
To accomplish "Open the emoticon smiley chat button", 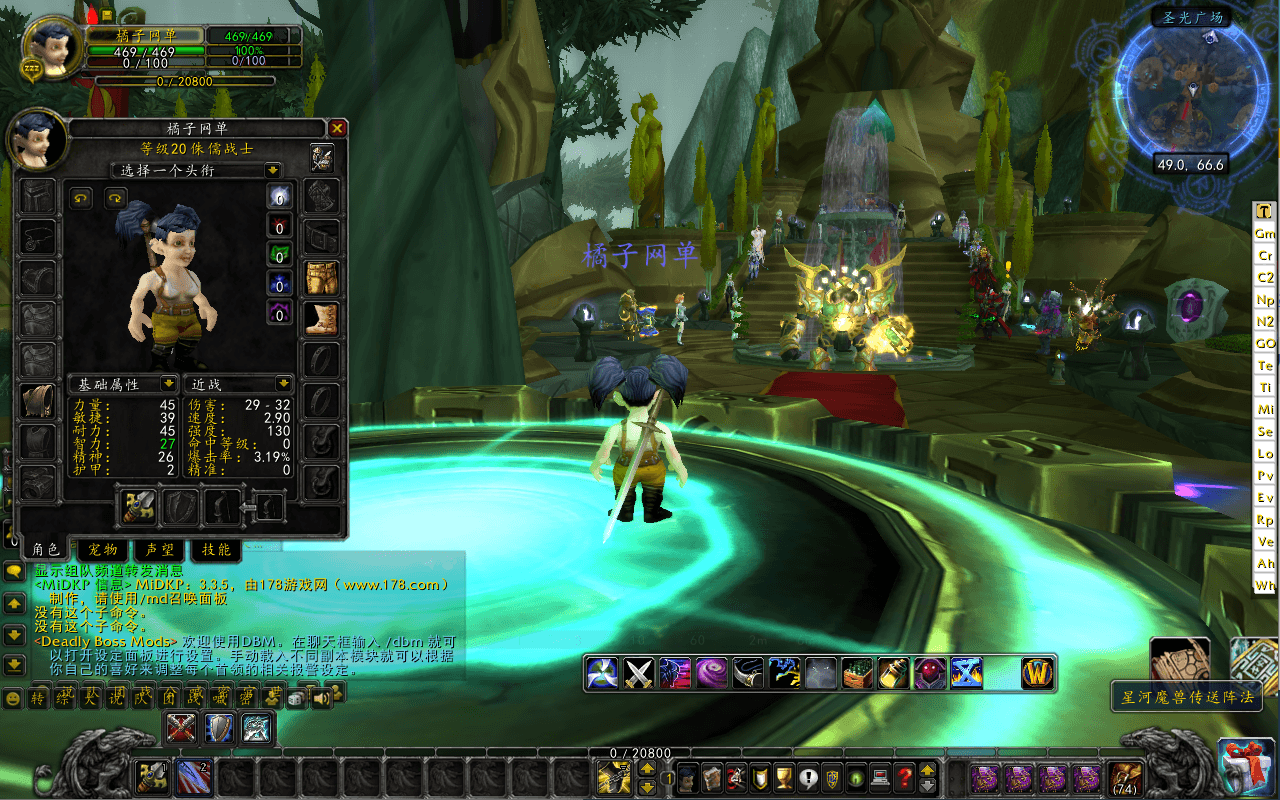I will (x=13, y=698).
